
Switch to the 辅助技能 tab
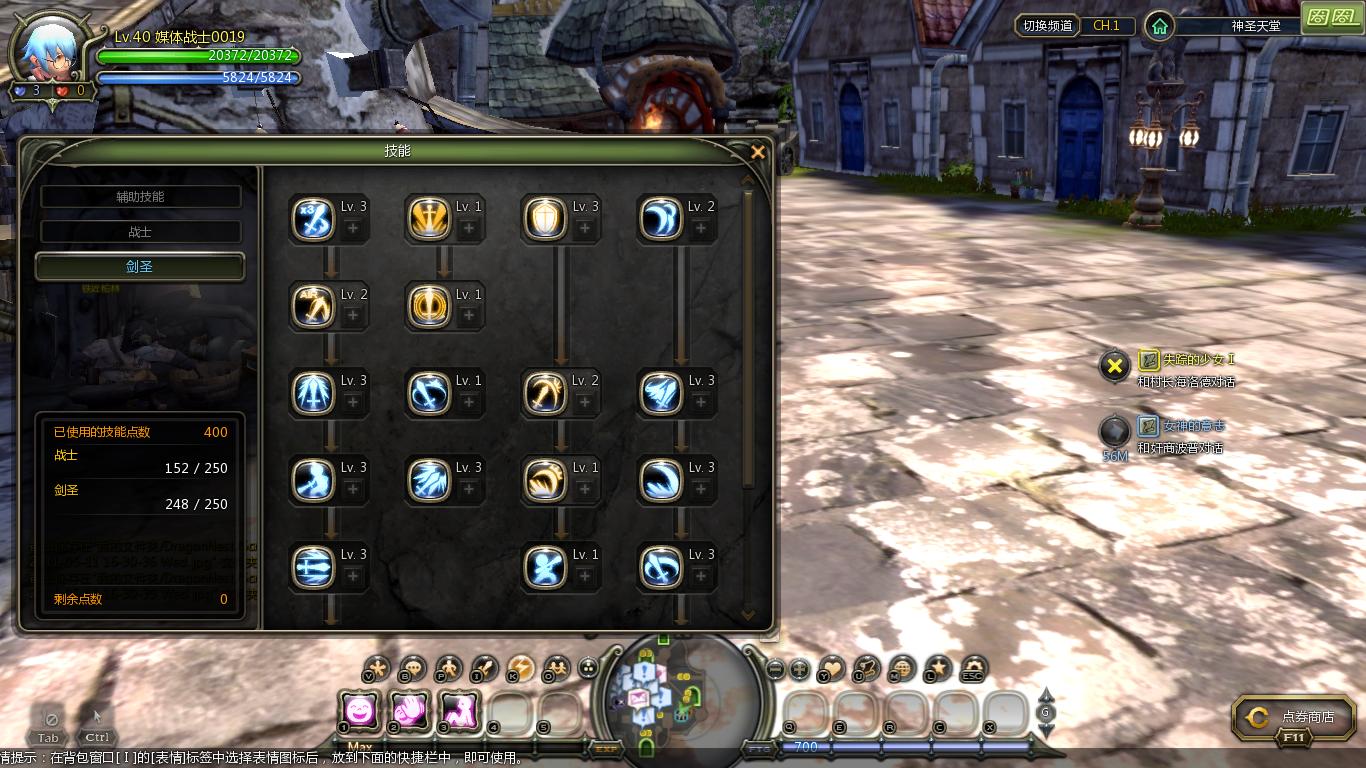(x=140, y=197)
